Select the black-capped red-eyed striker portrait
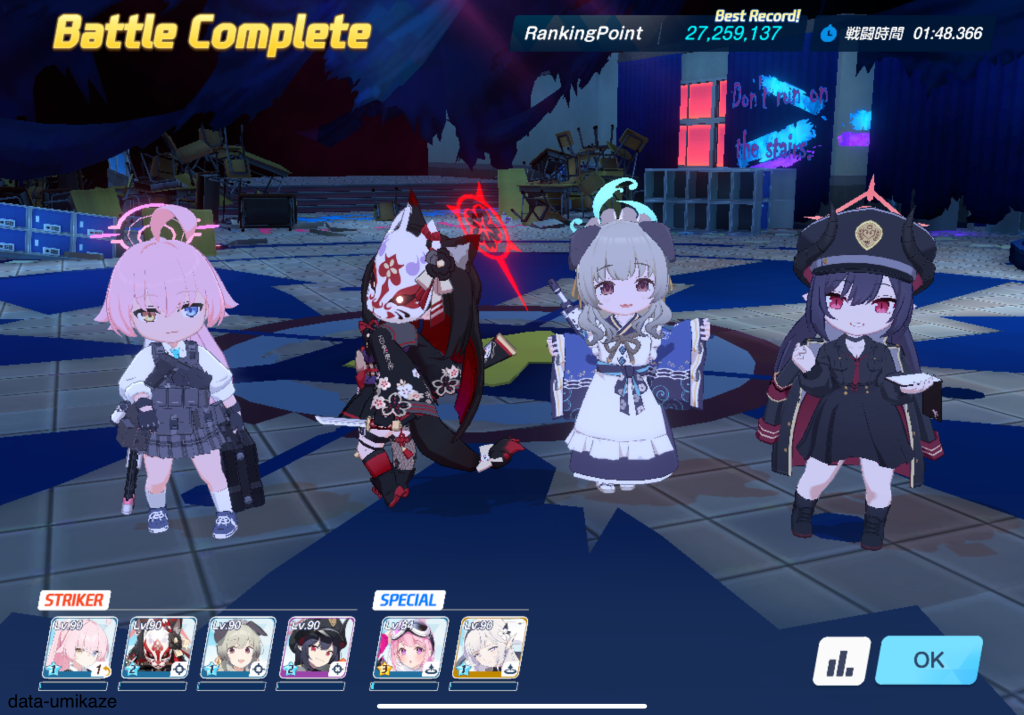The width and height of the screenshot is (1024, 715). tap(316, 648)
